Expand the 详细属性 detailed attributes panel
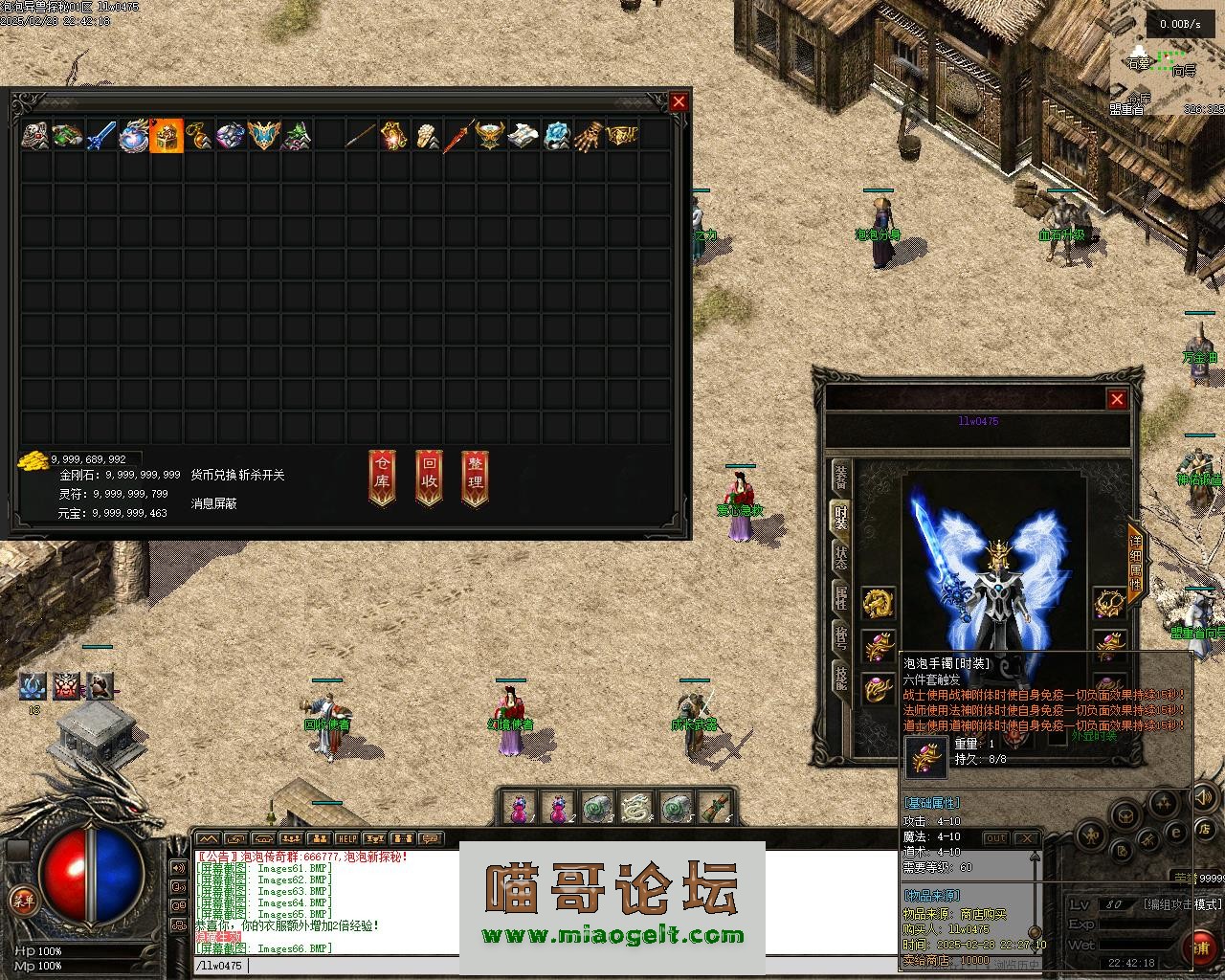 1136,565
